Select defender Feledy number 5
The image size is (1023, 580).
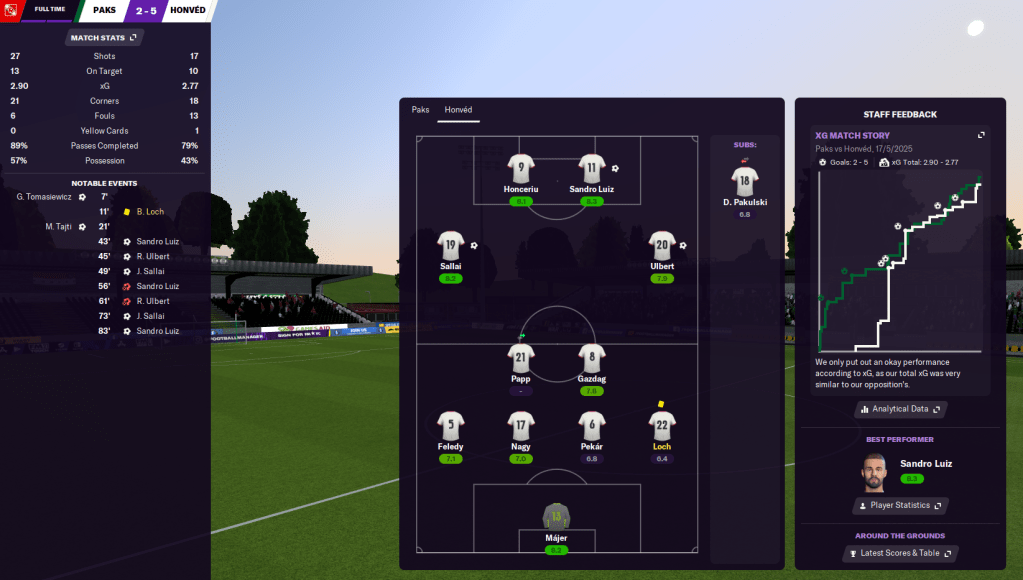click(x=450, y=426)
